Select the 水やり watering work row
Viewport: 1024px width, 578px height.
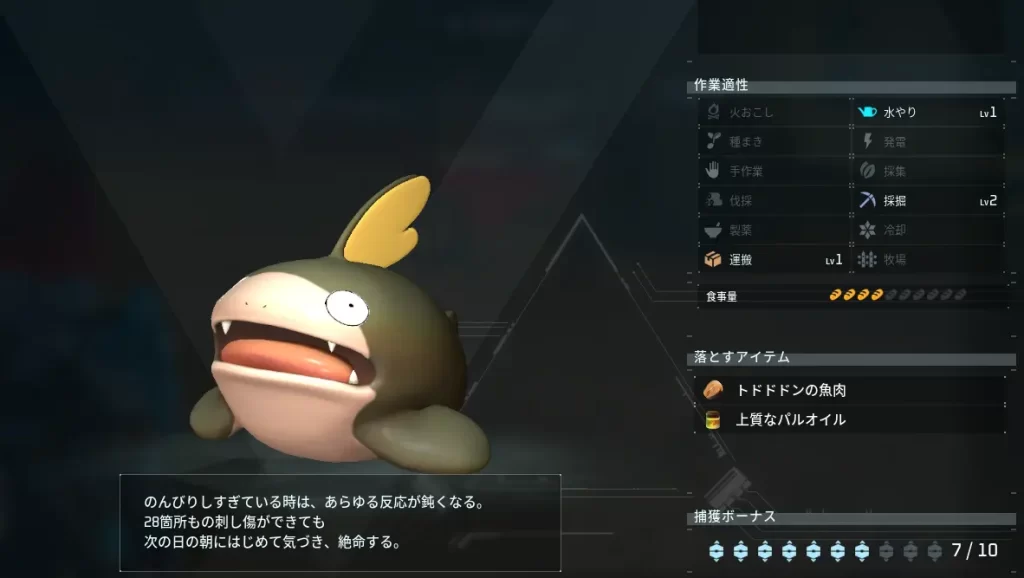(927, 112)
